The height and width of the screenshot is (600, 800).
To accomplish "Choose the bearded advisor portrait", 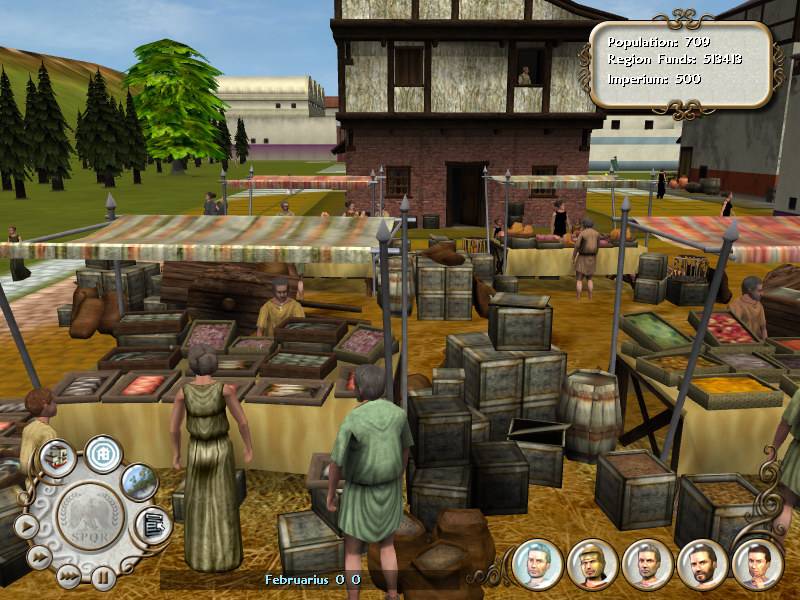I will point(701,564).
